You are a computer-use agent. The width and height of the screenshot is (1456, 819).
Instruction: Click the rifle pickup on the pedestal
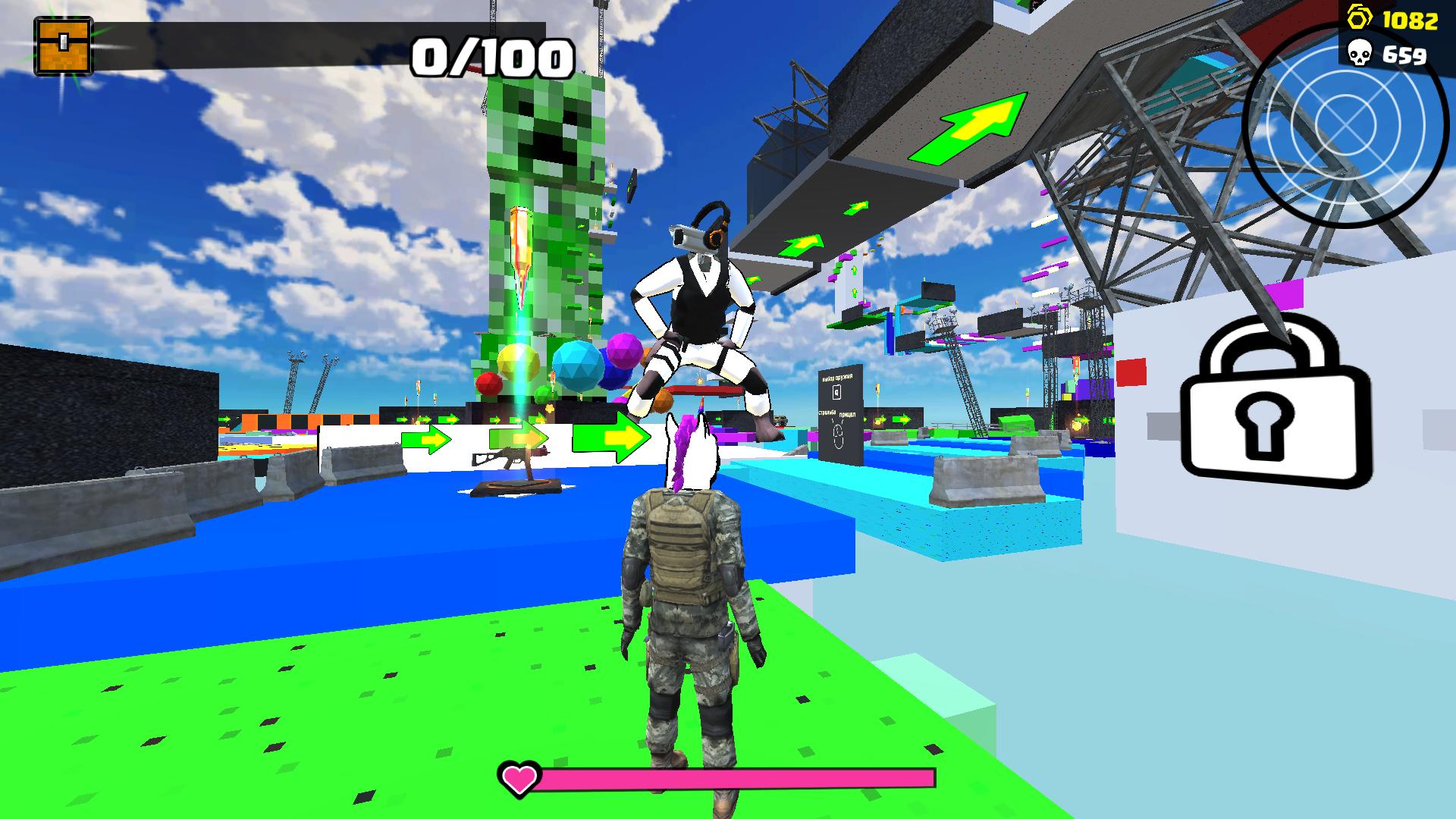pos(513,456)
